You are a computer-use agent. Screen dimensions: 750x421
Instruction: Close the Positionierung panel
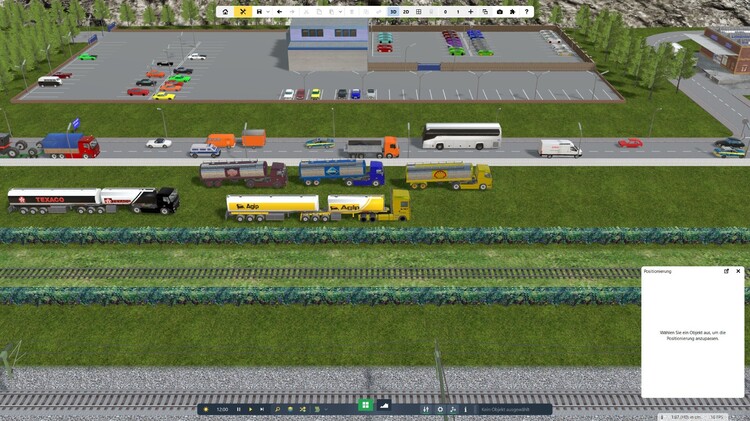(x=738, y=271)
